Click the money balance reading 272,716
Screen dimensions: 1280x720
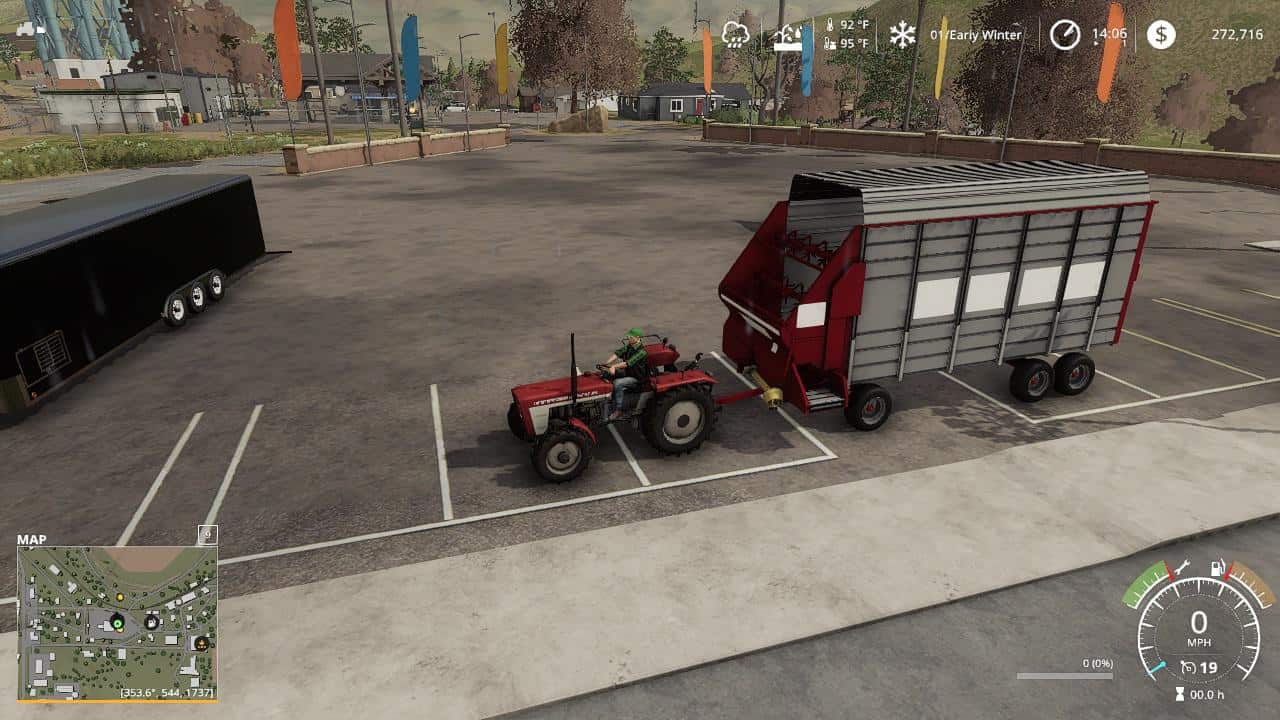click(1235, 34)
